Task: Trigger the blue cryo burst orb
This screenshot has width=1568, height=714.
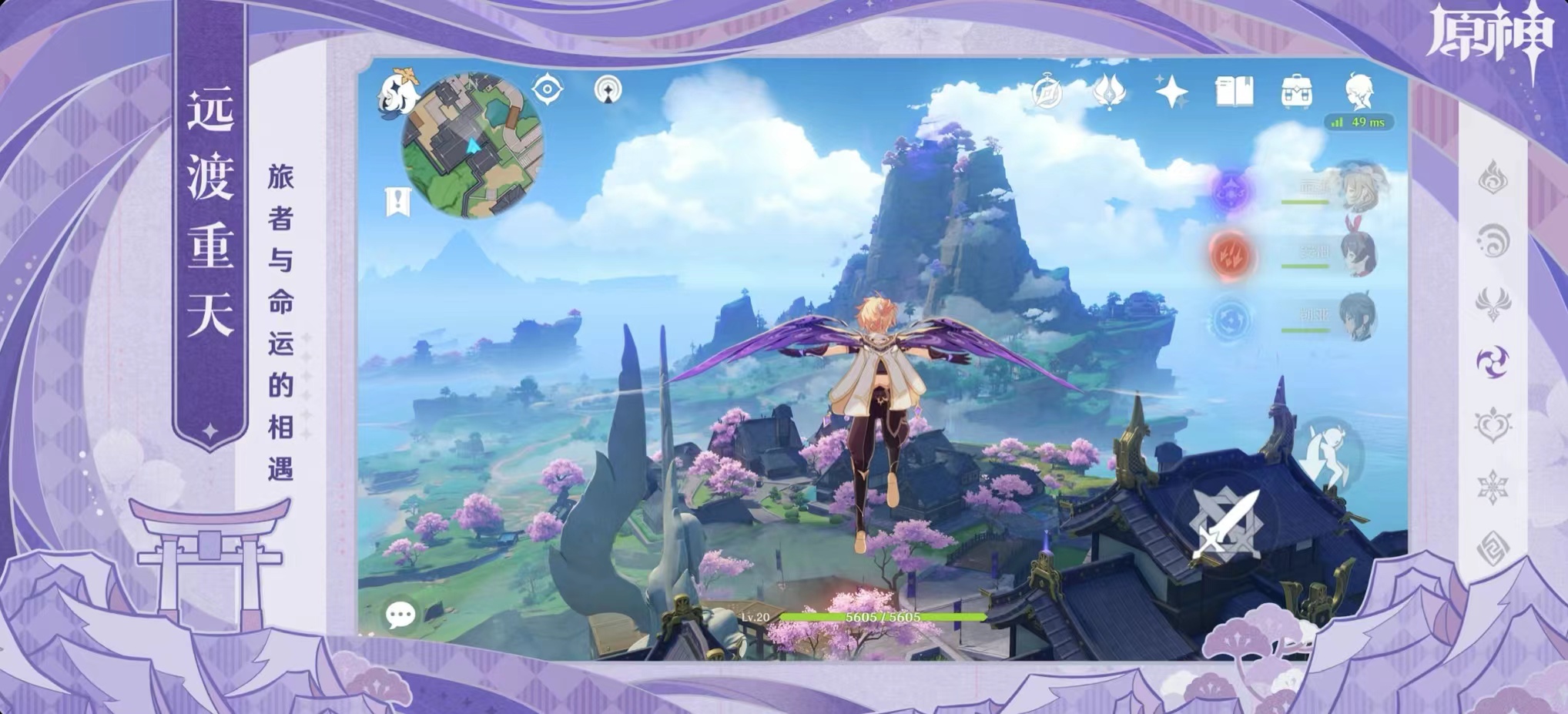Action: tap(1231, 320)
